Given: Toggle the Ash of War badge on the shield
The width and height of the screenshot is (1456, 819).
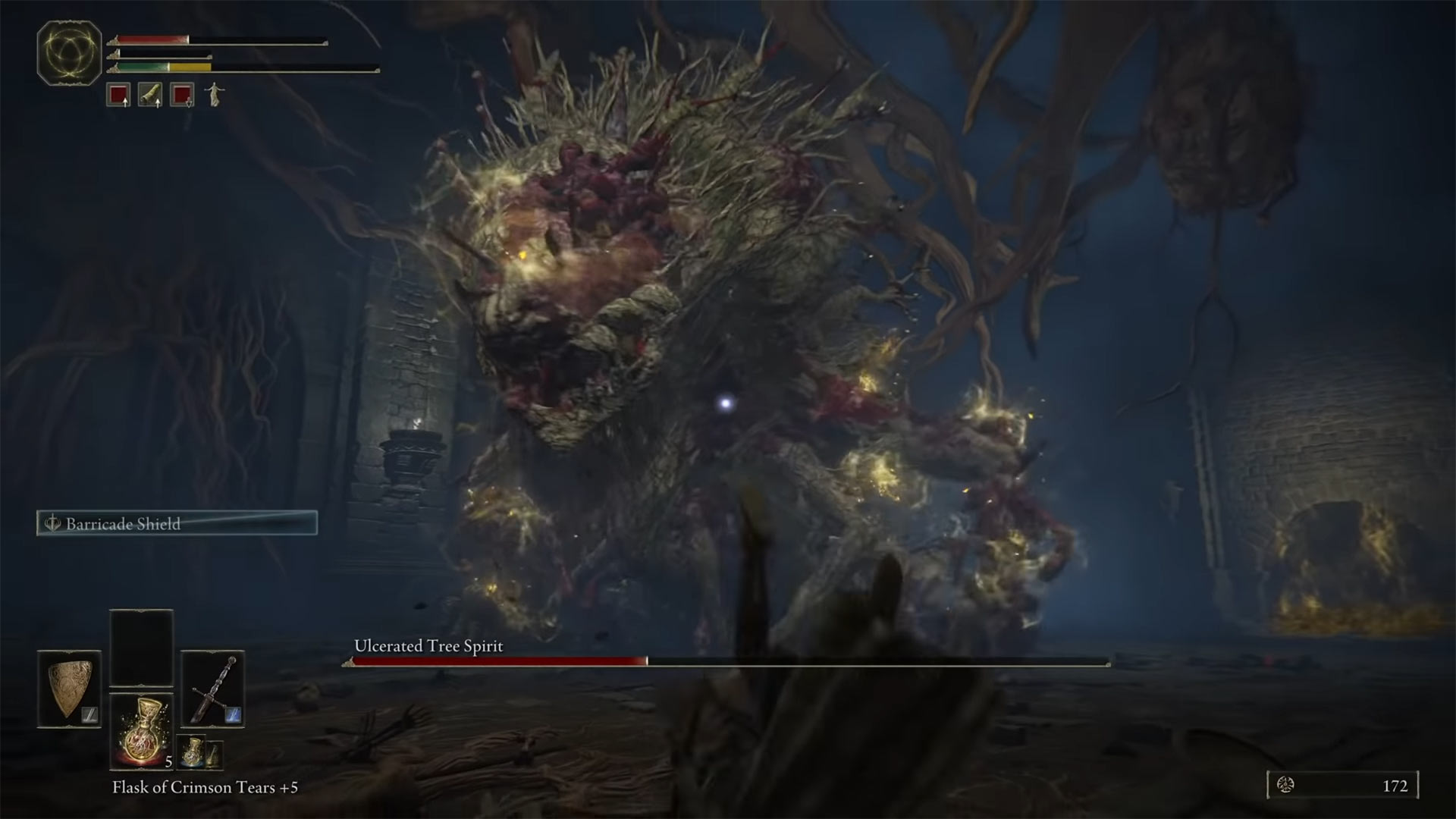Looking at the screenshot, I should pos(89,714).
